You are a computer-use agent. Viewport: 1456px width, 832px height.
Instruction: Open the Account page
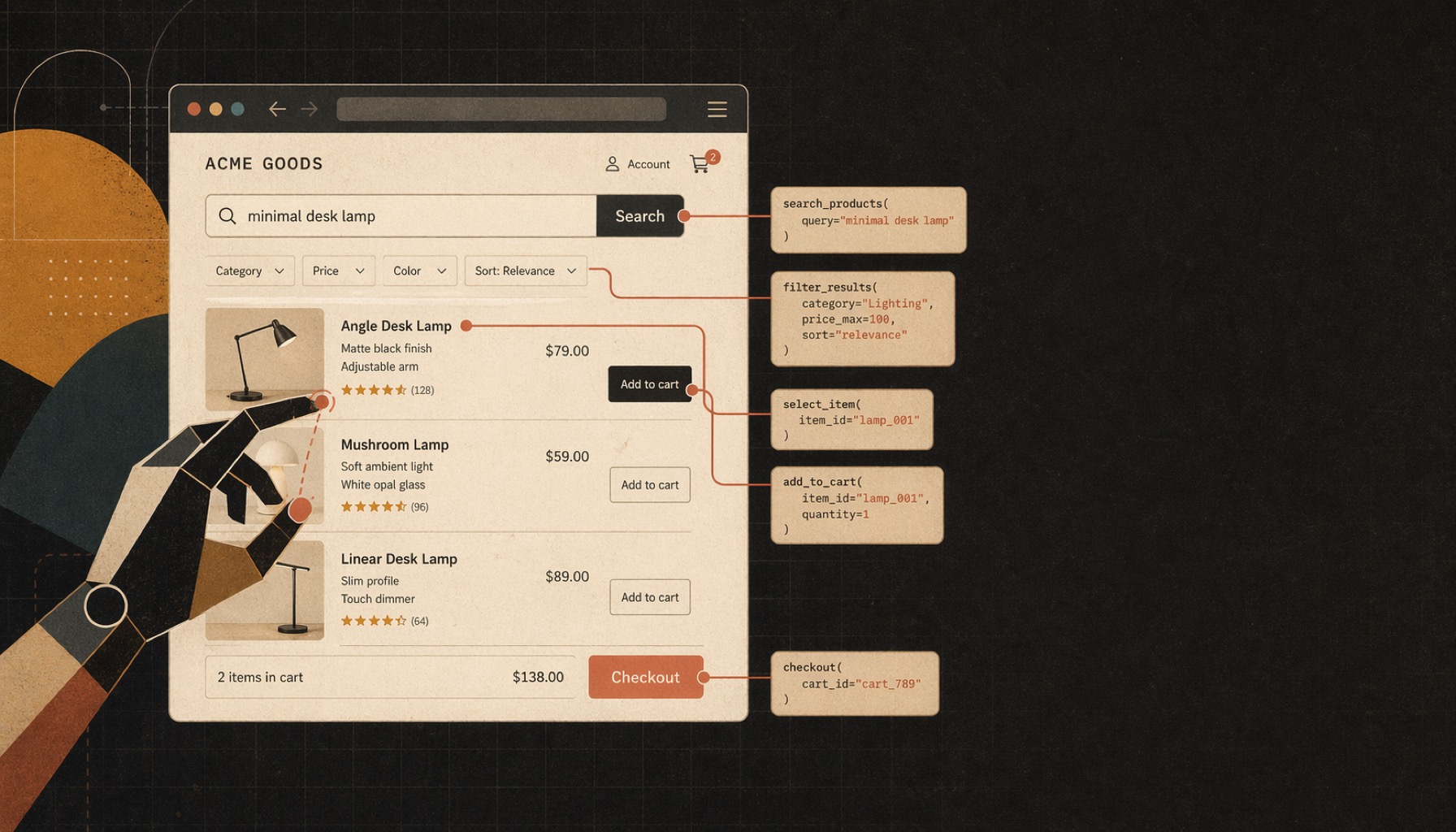tap(638, 164)
